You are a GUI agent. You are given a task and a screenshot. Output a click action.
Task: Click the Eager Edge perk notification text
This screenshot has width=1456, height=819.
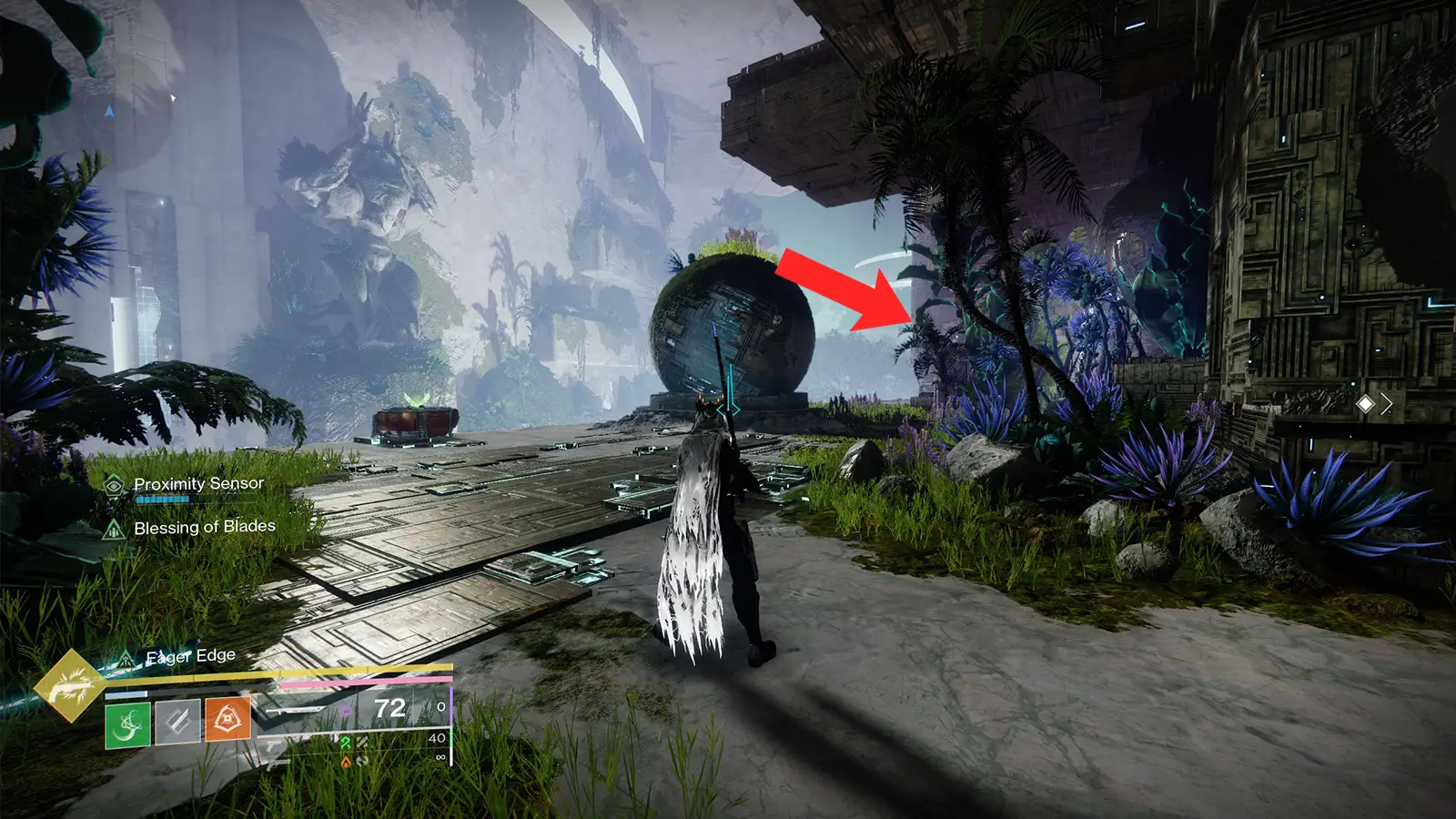pyautogui.click(x=189, y=654)
